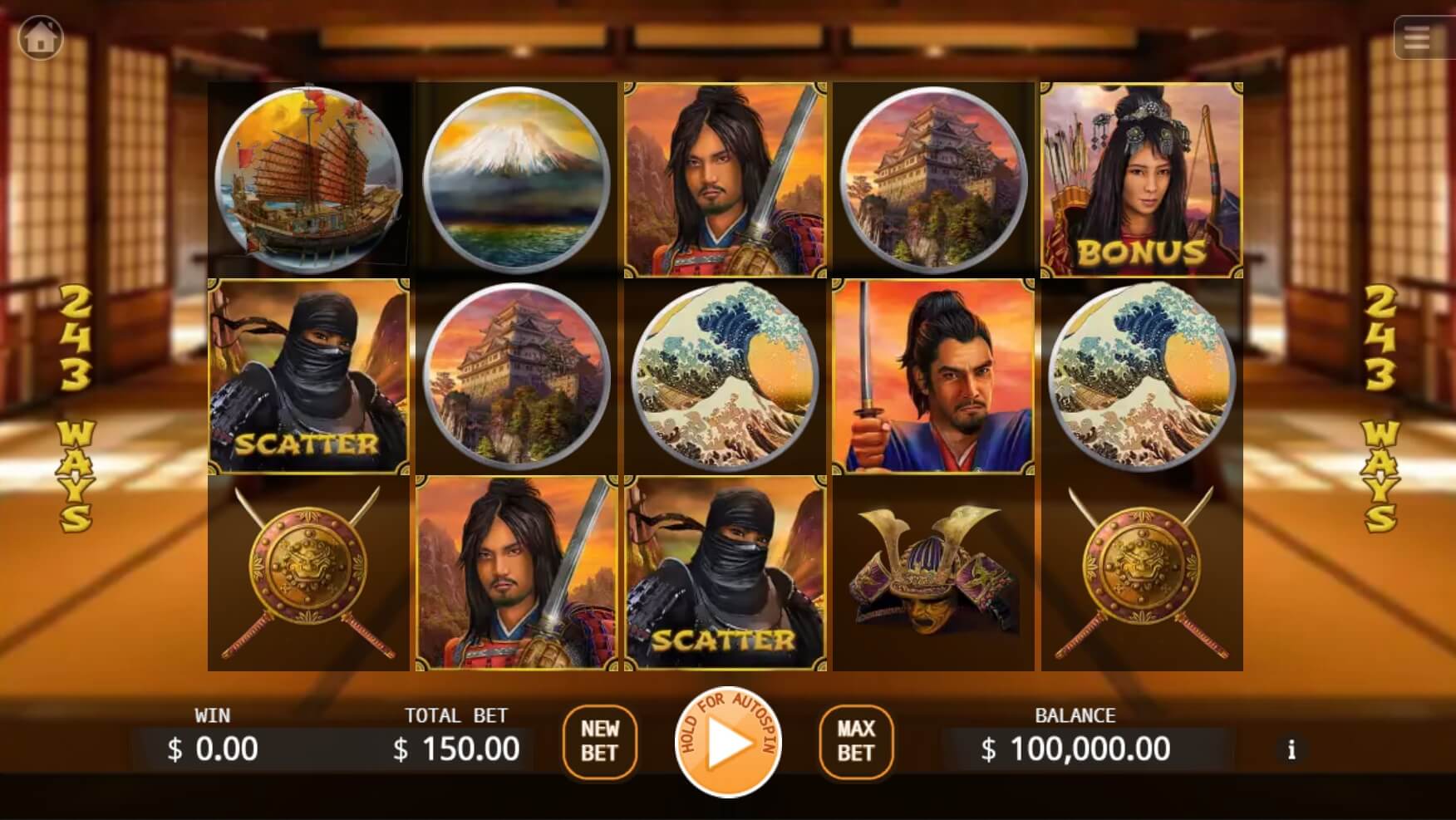Click the ninja SCATTER symbol on reel one
Viewport: 1456px width, 820px height.
click(307, 376)
